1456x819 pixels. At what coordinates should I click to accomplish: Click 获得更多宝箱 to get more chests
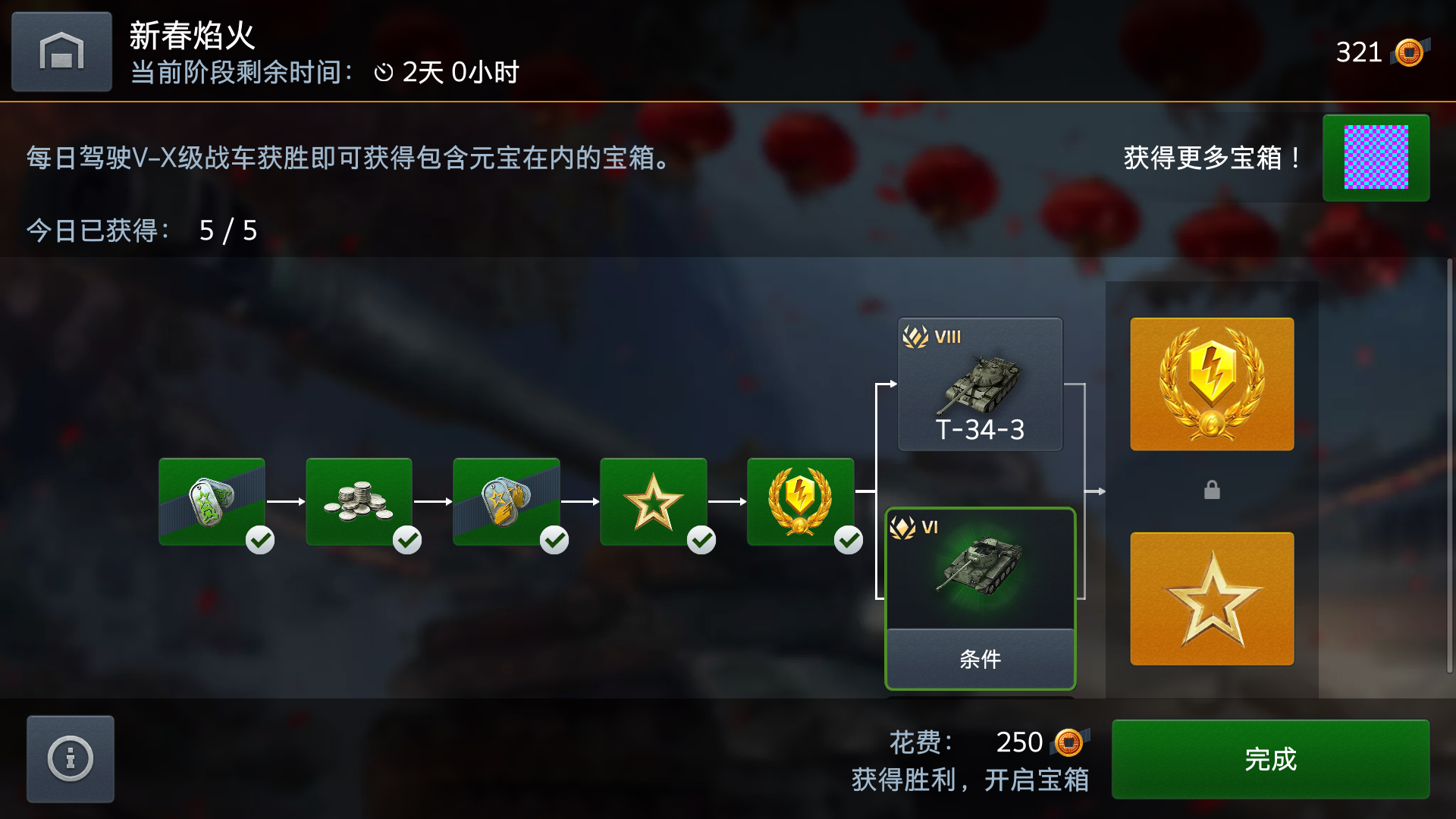[1212, 158]
